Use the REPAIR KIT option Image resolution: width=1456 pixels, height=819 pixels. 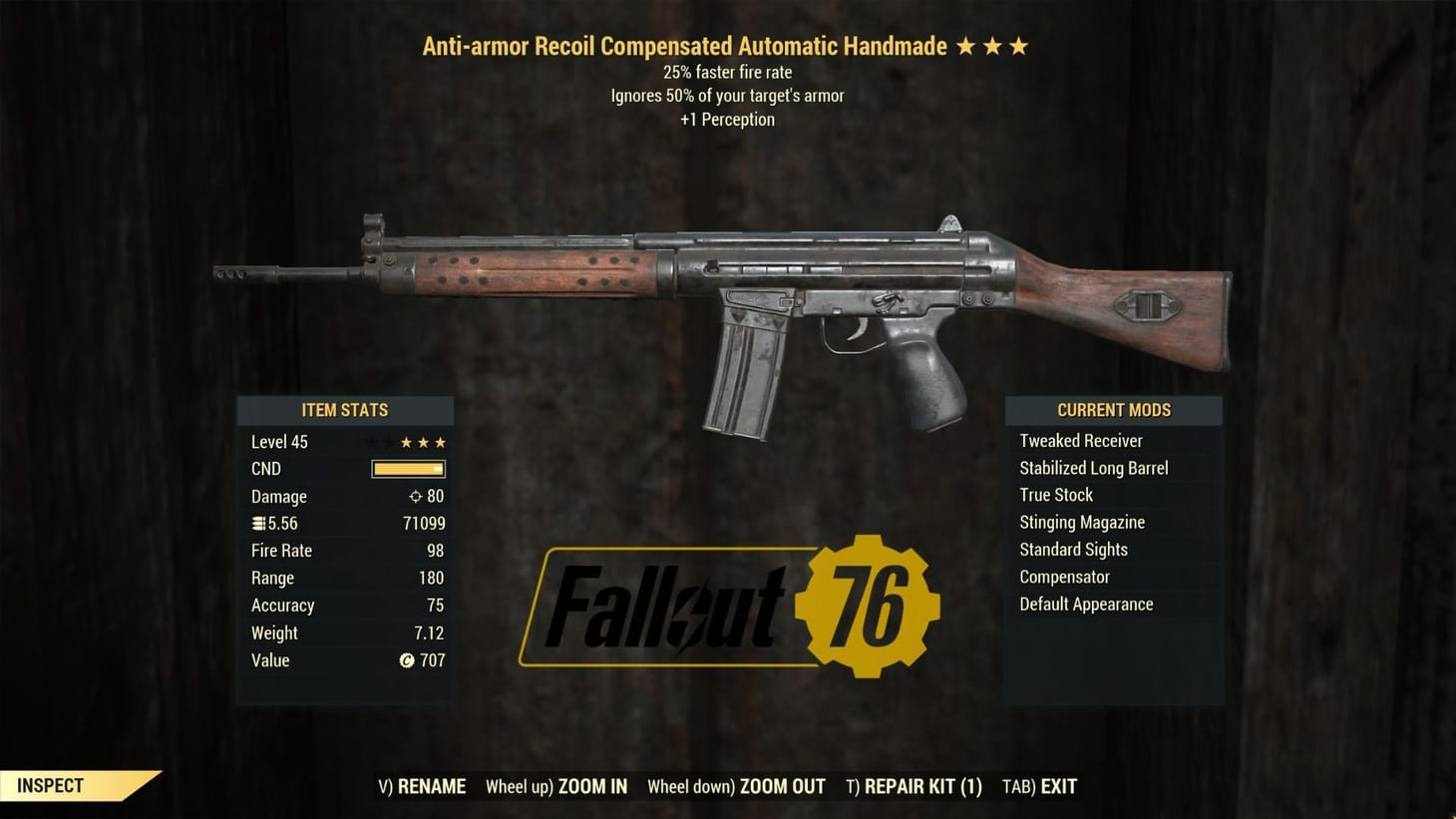click(x=914, y=786)
